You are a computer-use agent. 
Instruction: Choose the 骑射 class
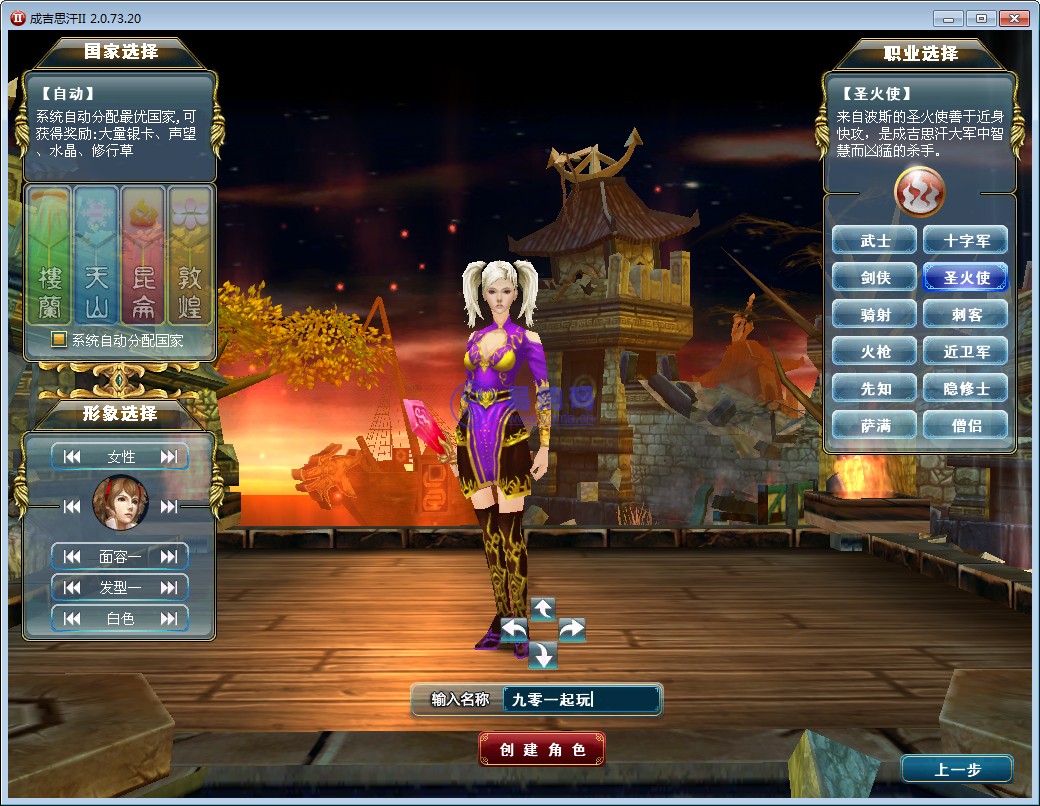click(875, 315)
